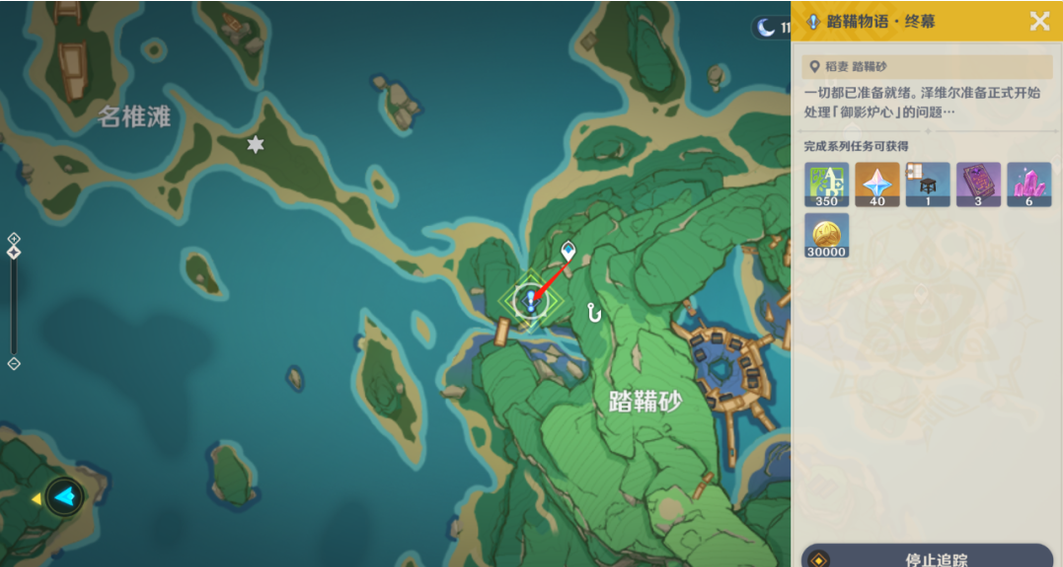Close the quest details panel
The width and height of the screenshot is (1063, 567).
(1039, 21)
